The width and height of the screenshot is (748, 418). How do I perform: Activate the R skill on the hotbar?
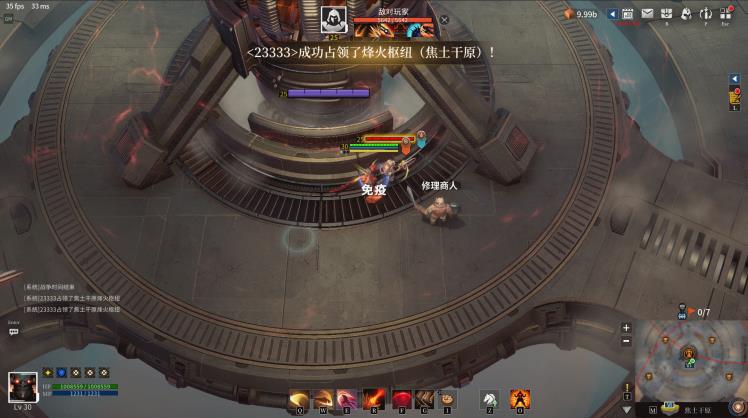click(x=371, y=399)
